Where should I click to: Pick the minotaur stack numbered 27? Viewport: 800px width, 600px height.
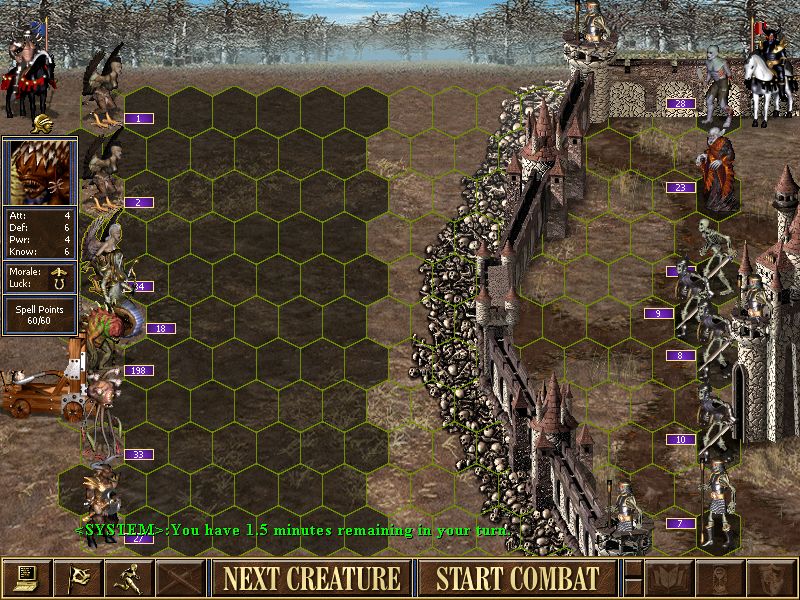pos(102,500)
